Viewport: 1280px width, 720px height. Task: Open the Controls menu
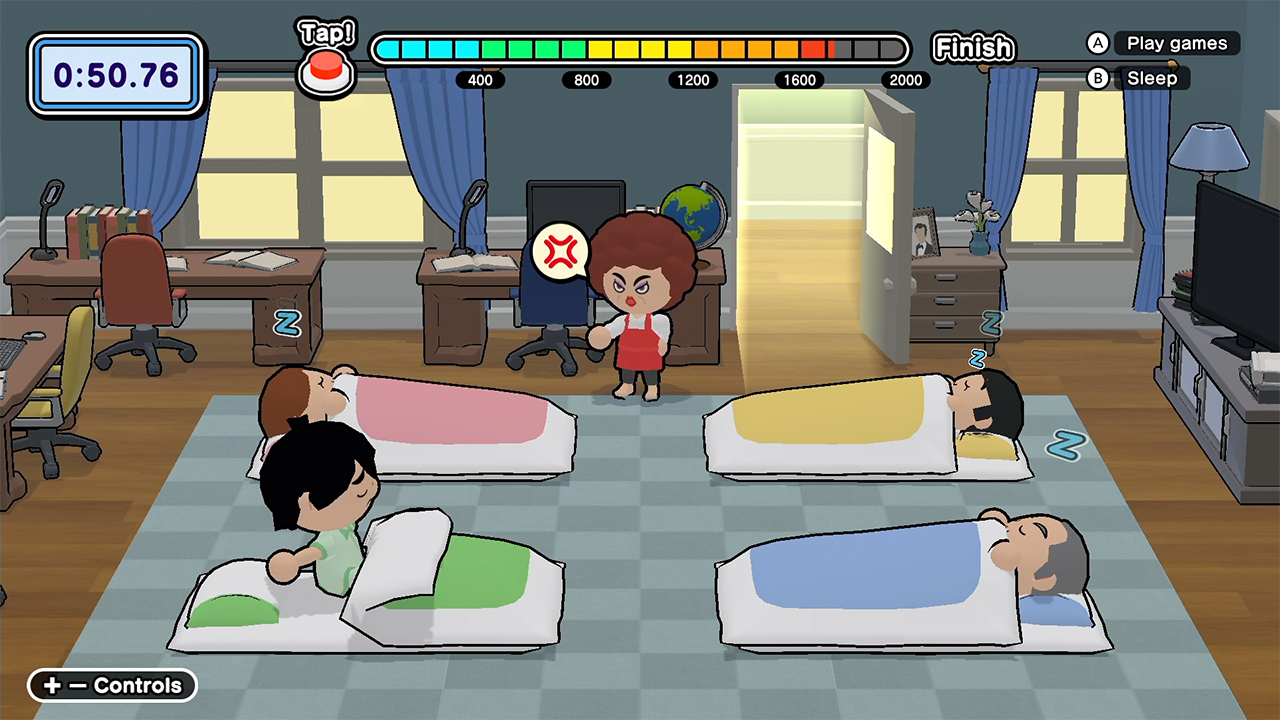111,686
